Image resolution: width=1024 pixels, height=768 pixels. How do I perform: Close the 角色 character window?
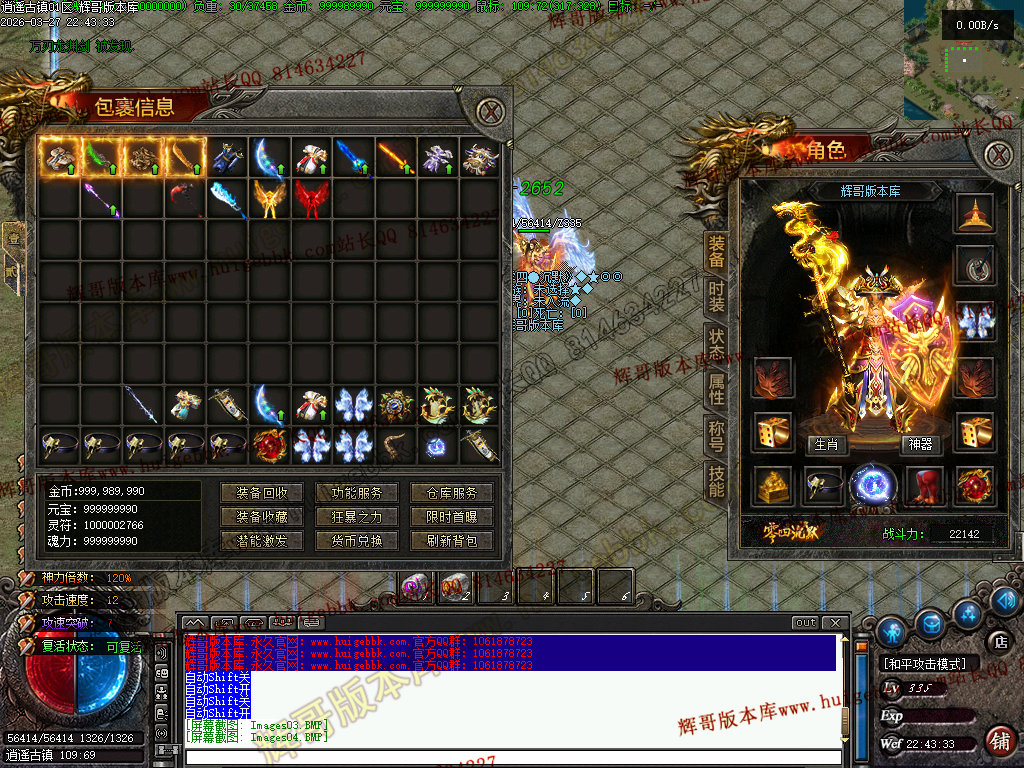coord(997,154)
